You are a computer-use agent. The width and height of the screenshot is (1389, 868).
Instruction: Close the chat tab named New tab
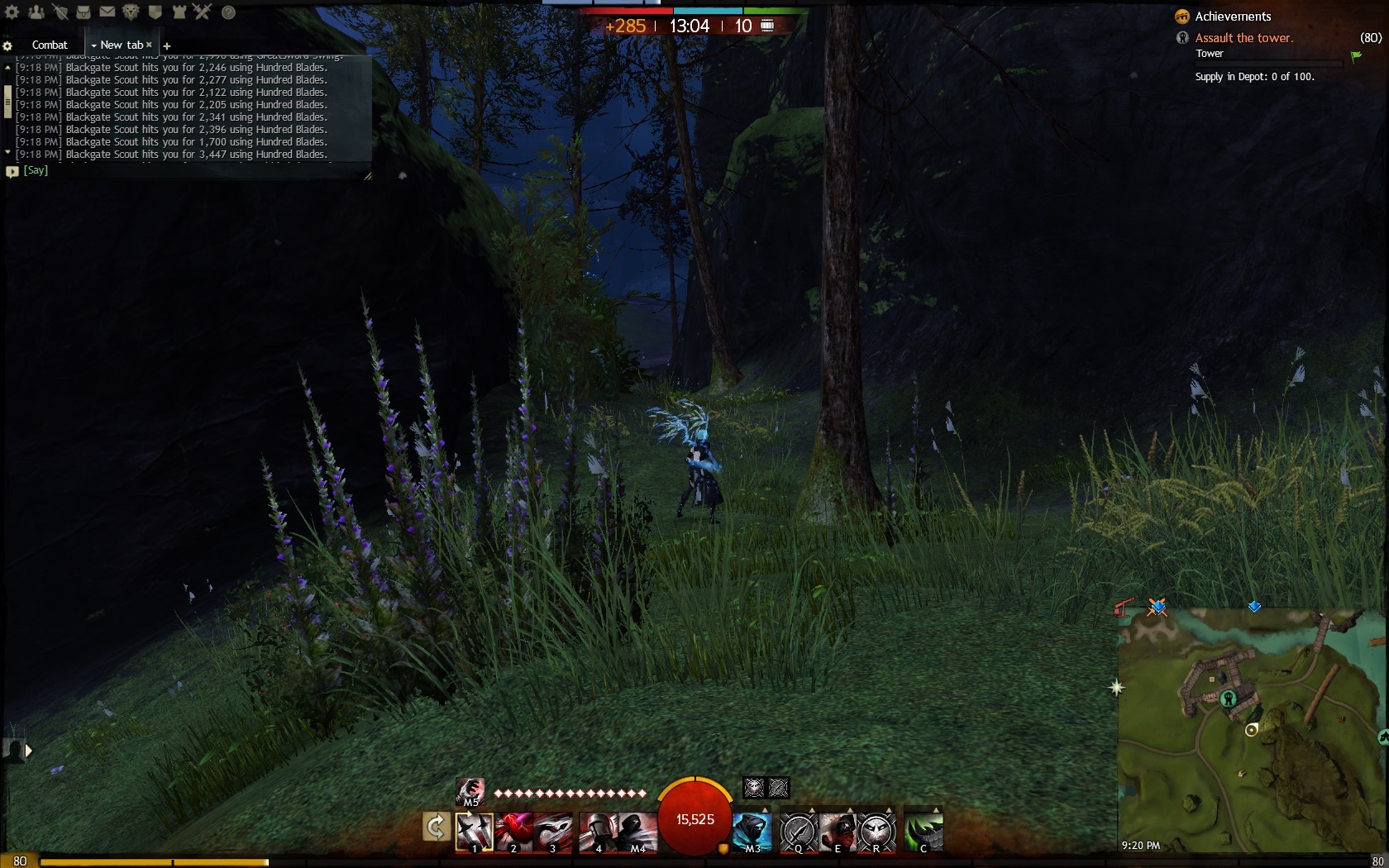pos(149,45)
